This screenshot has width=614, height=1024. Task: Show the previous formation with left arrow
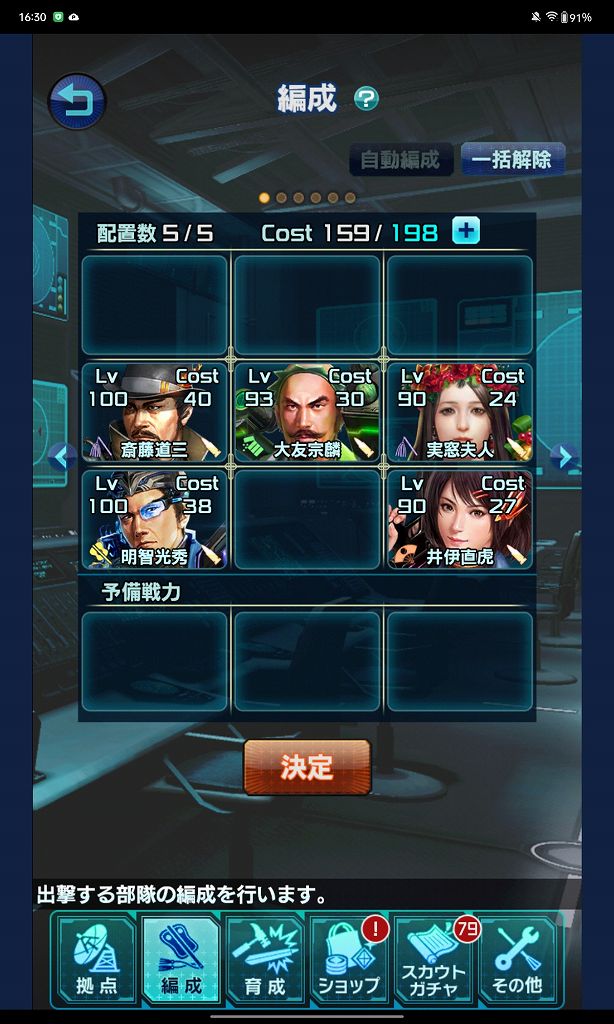pyautogui.click(x=63, y=458)
